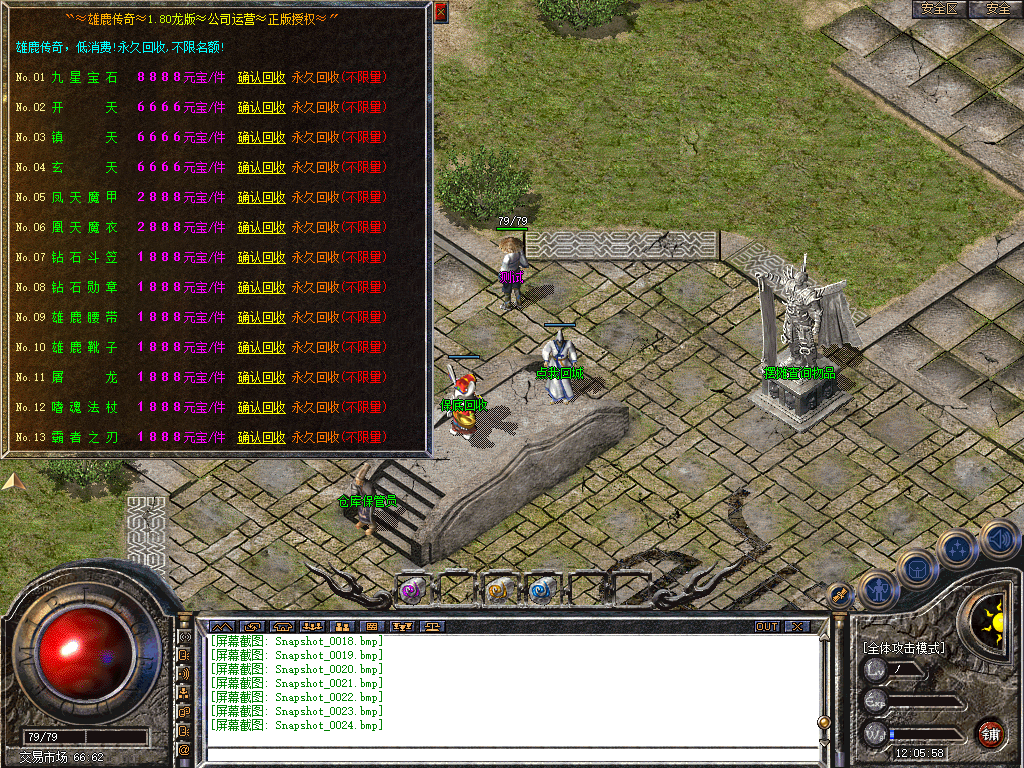This screenshot has width=1024, height=768.
Task: Toggle the sound speaker round button
Action: 998,540
